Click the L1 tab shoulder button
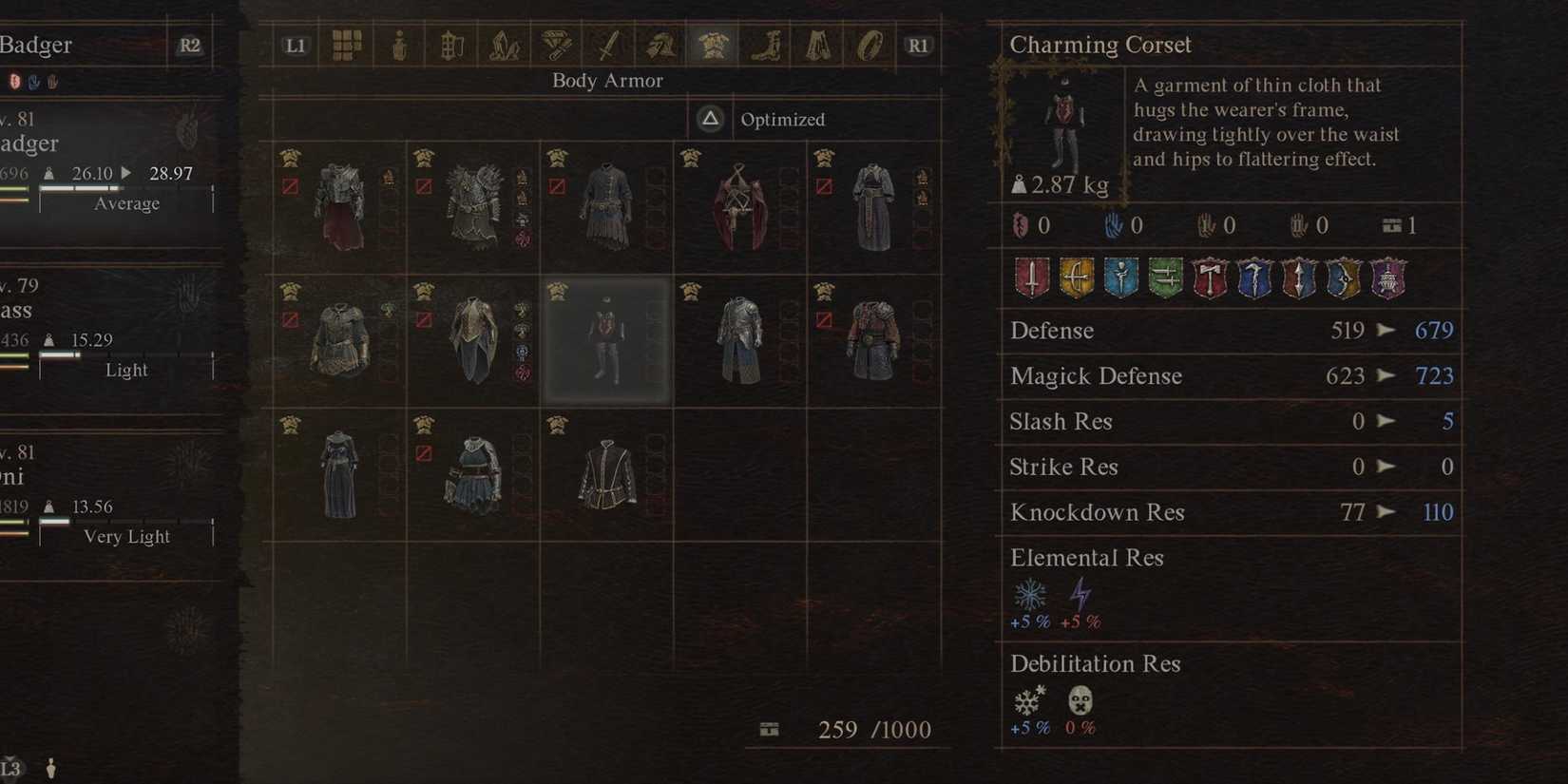 pos(295,43)
